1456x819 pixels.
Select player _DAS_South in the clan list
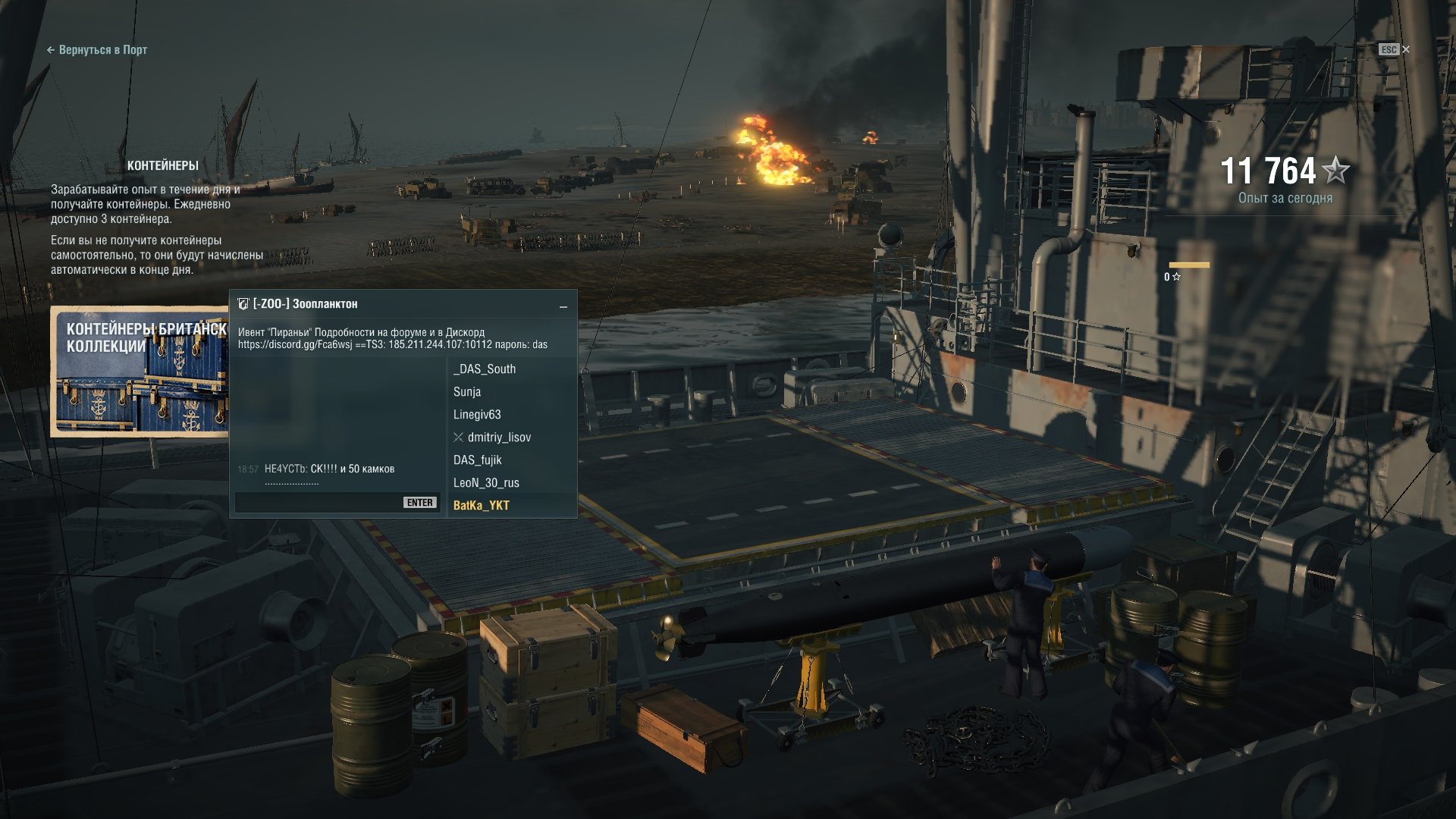[x=485, y=369]
